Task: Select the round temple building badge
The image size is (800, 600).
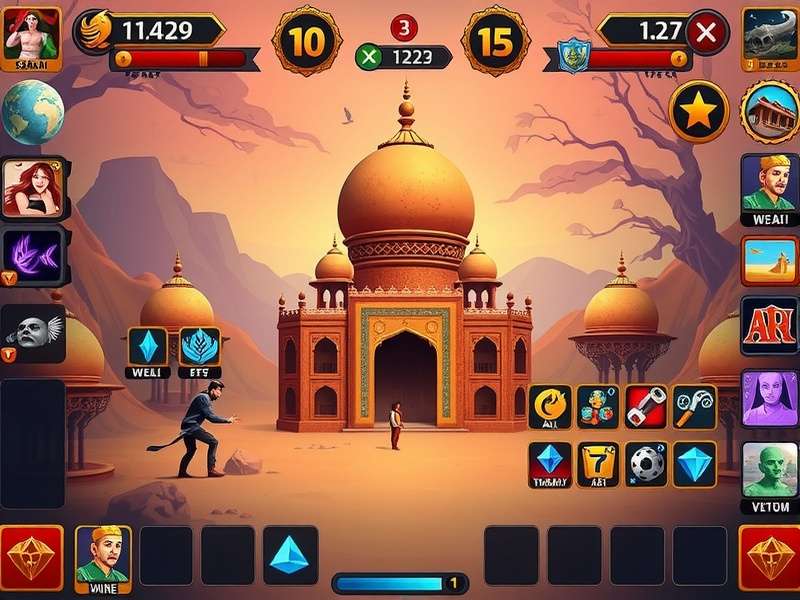Action: pos(770,110)
